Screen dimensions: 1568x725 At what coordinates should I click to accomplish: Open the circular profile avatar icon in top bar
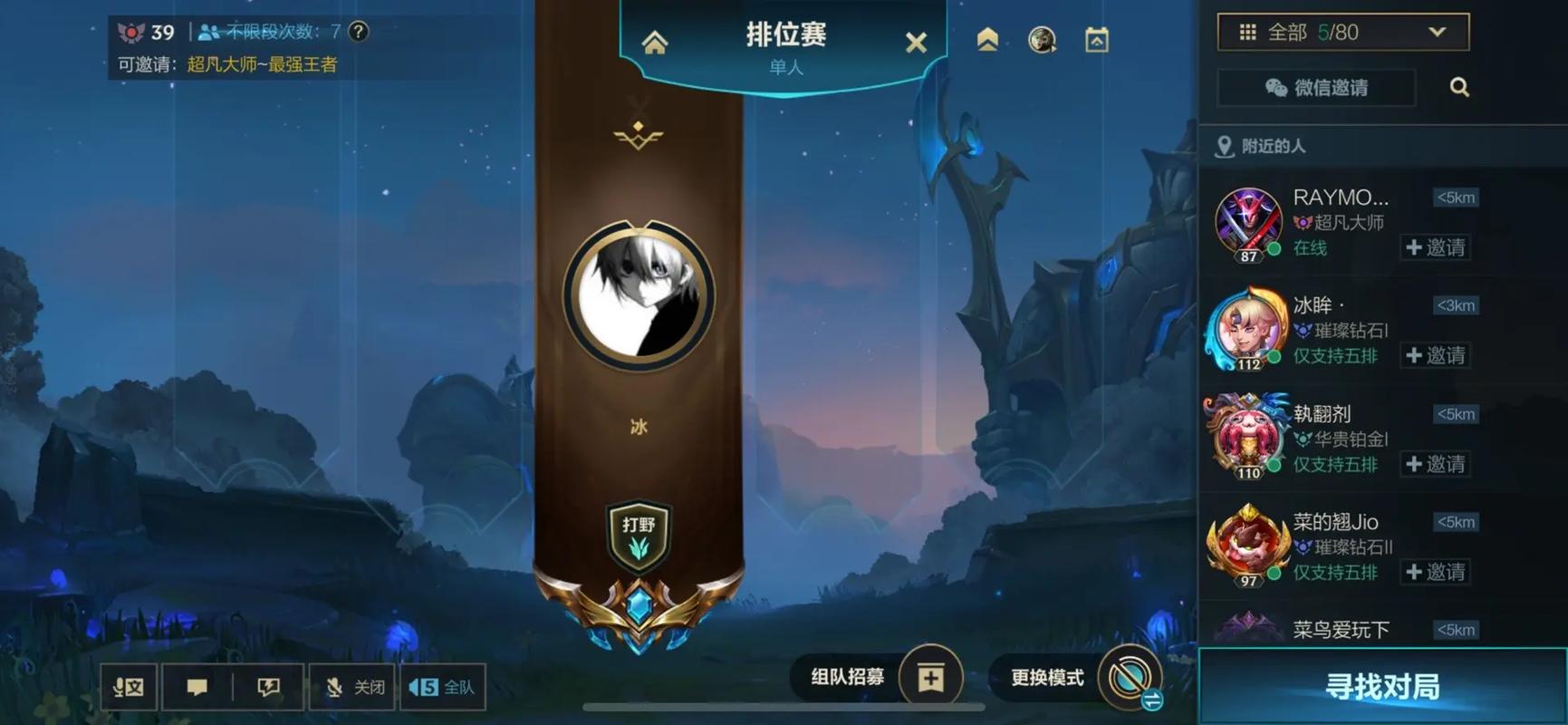1041,41
